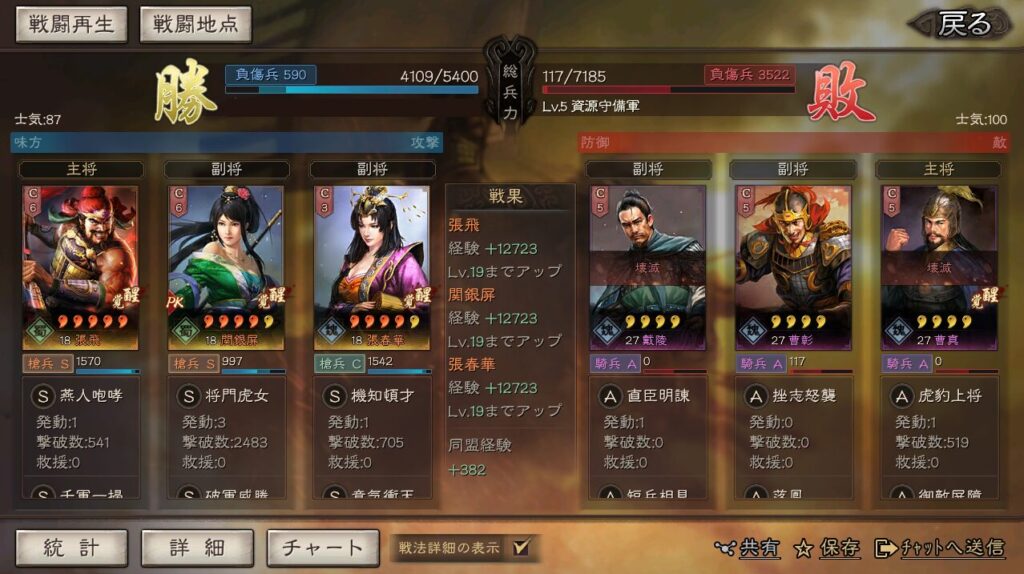Select the 関銀屏 general card

[226, 267]
